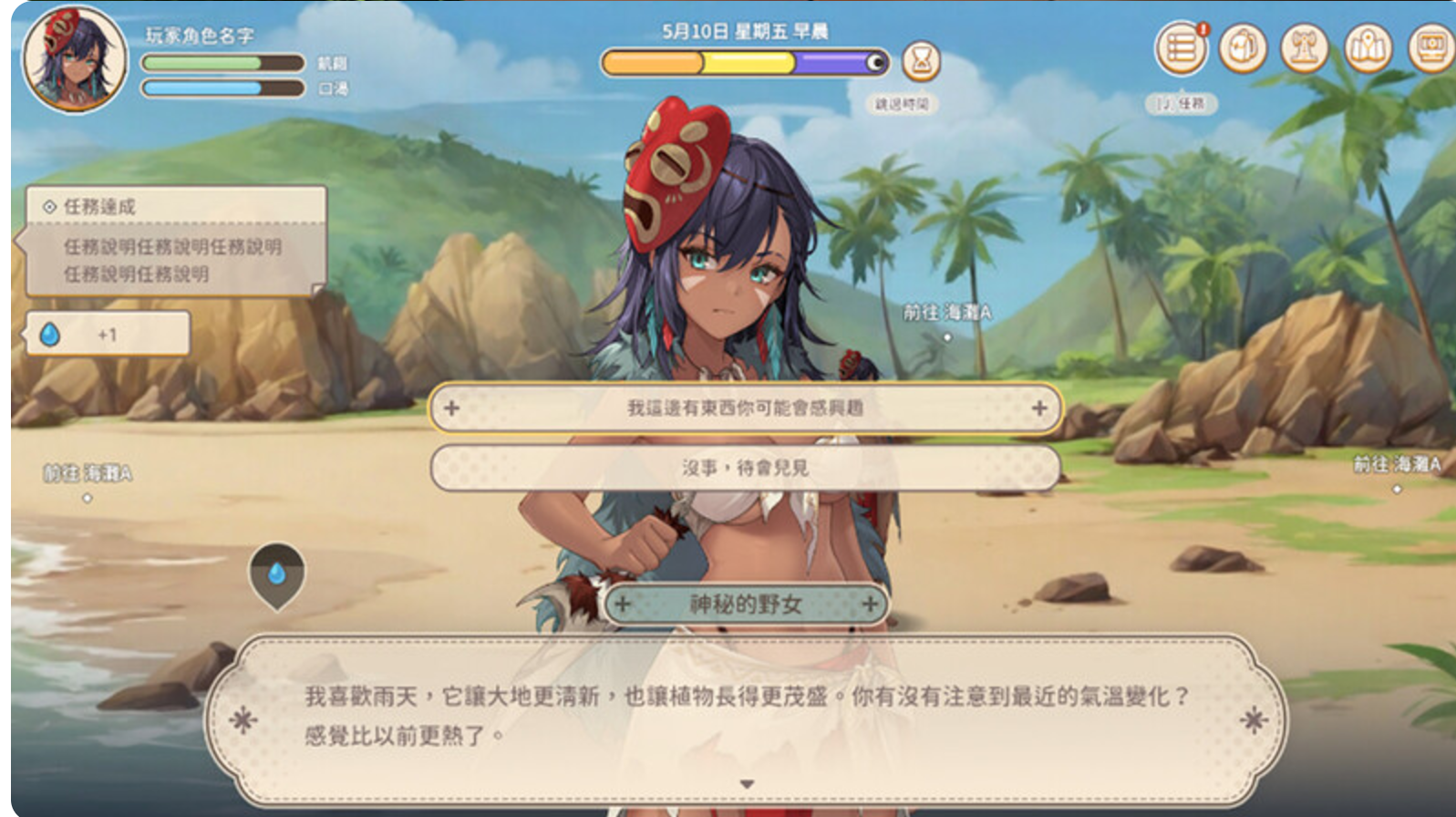Click the player character portrait
The image size is (1456, 817).
pos(75,57)
